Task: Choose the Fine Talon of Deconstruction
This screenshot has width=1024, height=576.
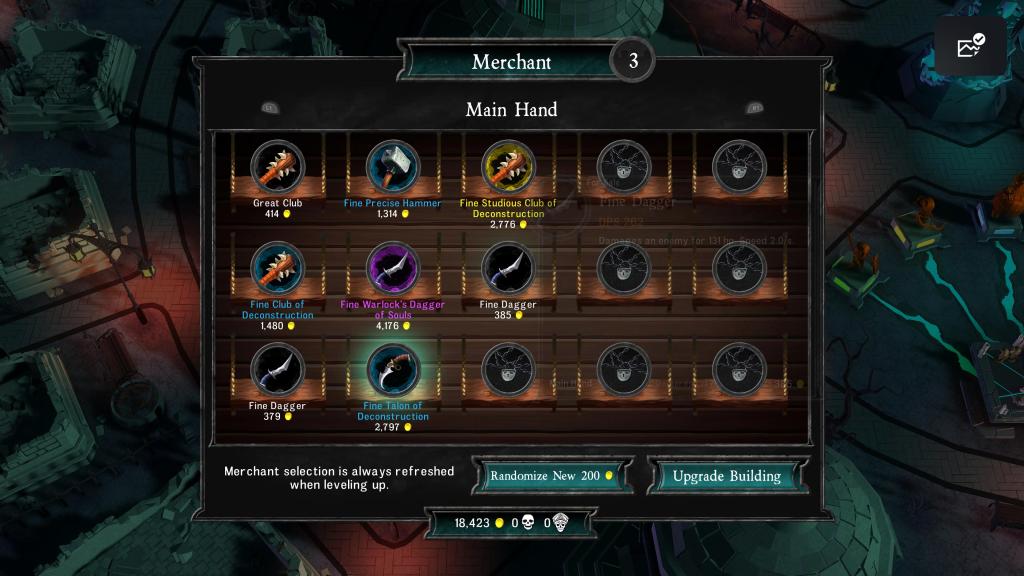Action: click(393, 369)
